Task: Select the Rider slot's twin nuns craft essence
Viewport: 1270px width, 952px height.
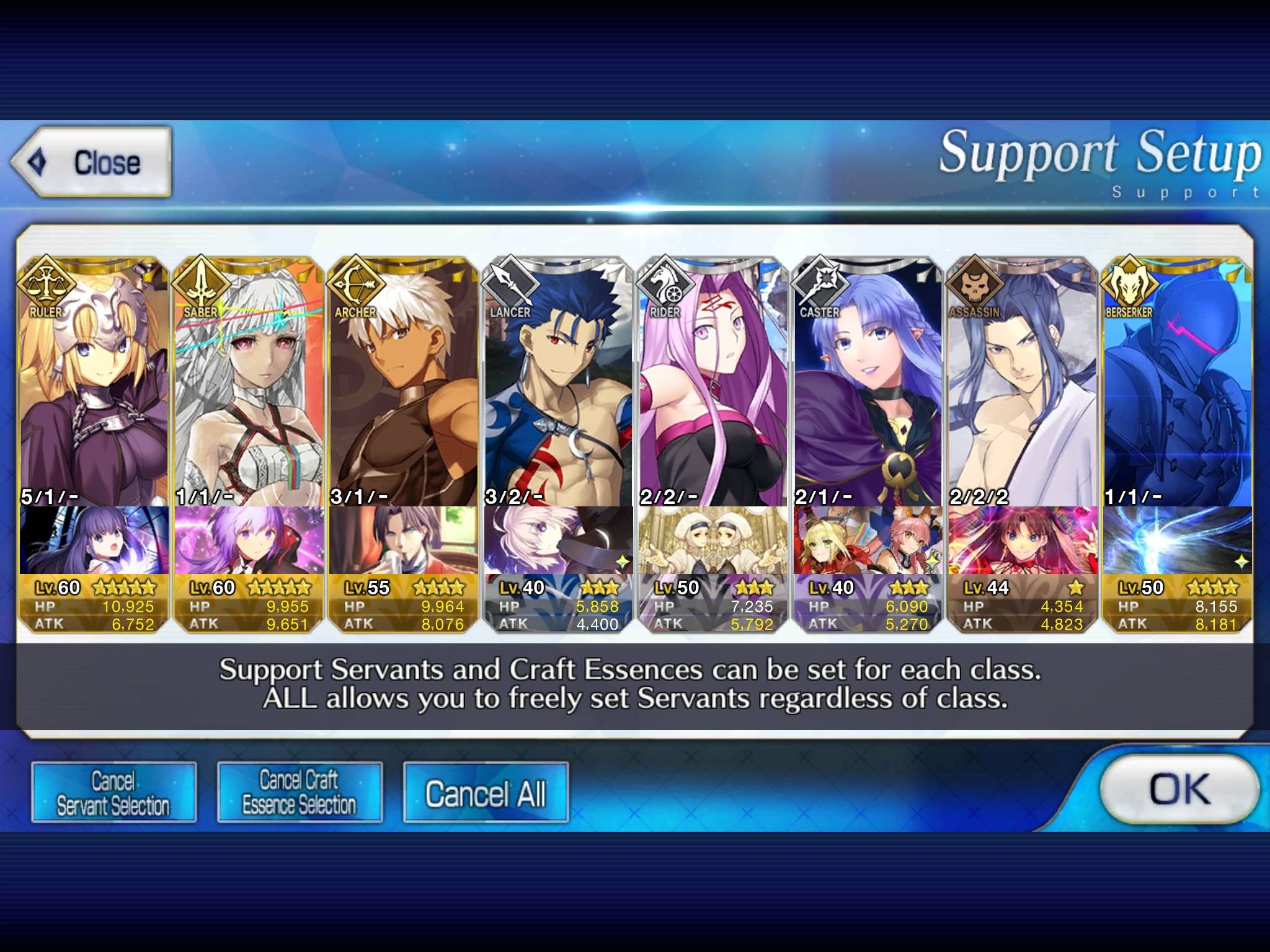Action: (x=713, y=540)
